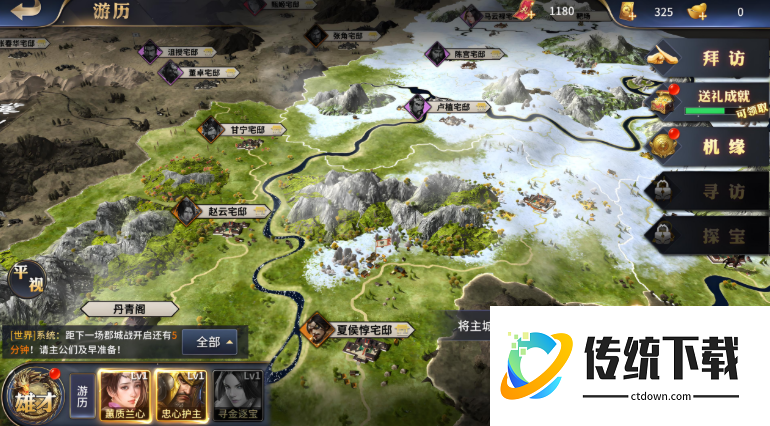Image resolution: width=770 pixels, height=426 pixels.
Task: Select the 蕙质兰心 skill portrait
Action: (125, 394)
